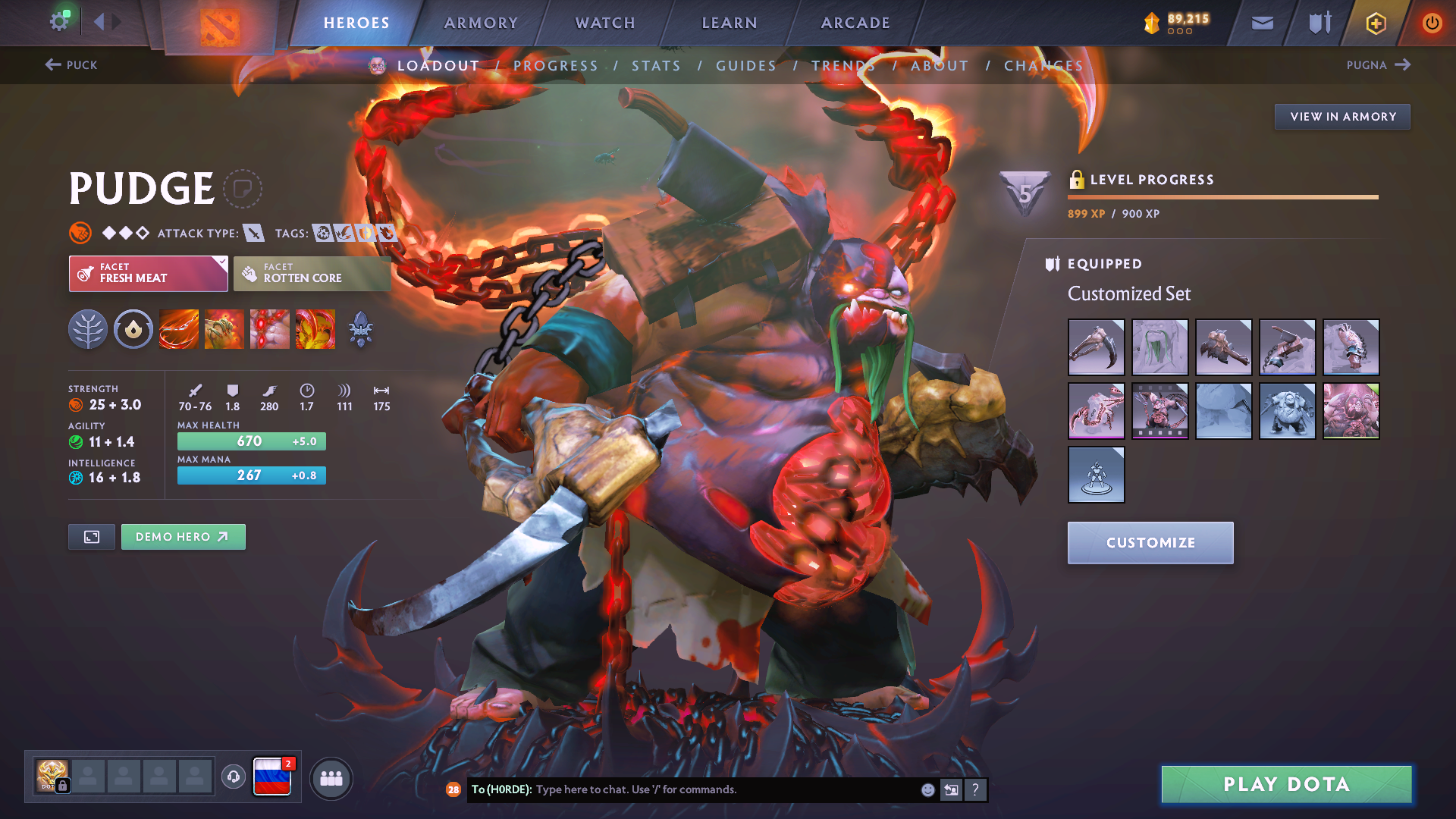1456x819 pixels.
Task: Click the PLAY DOTA button
Action: 1286,784
